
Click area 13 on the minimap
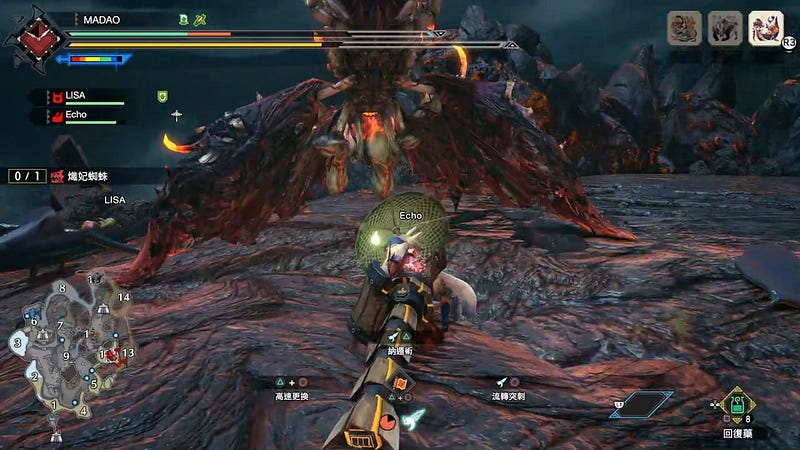pyautogui.click(x=128, y=353)
